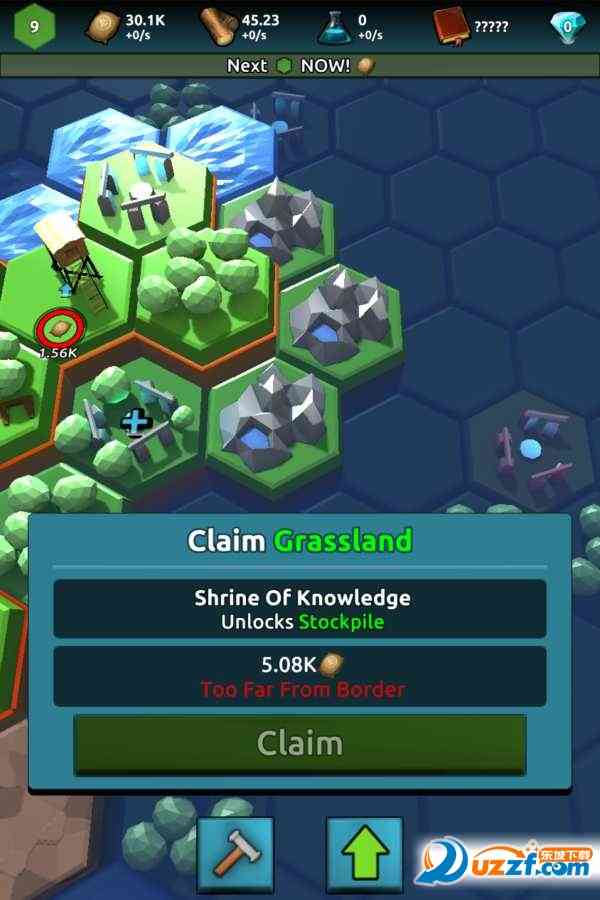Tap the green upgrade arrow button

(x=364, y=854)
